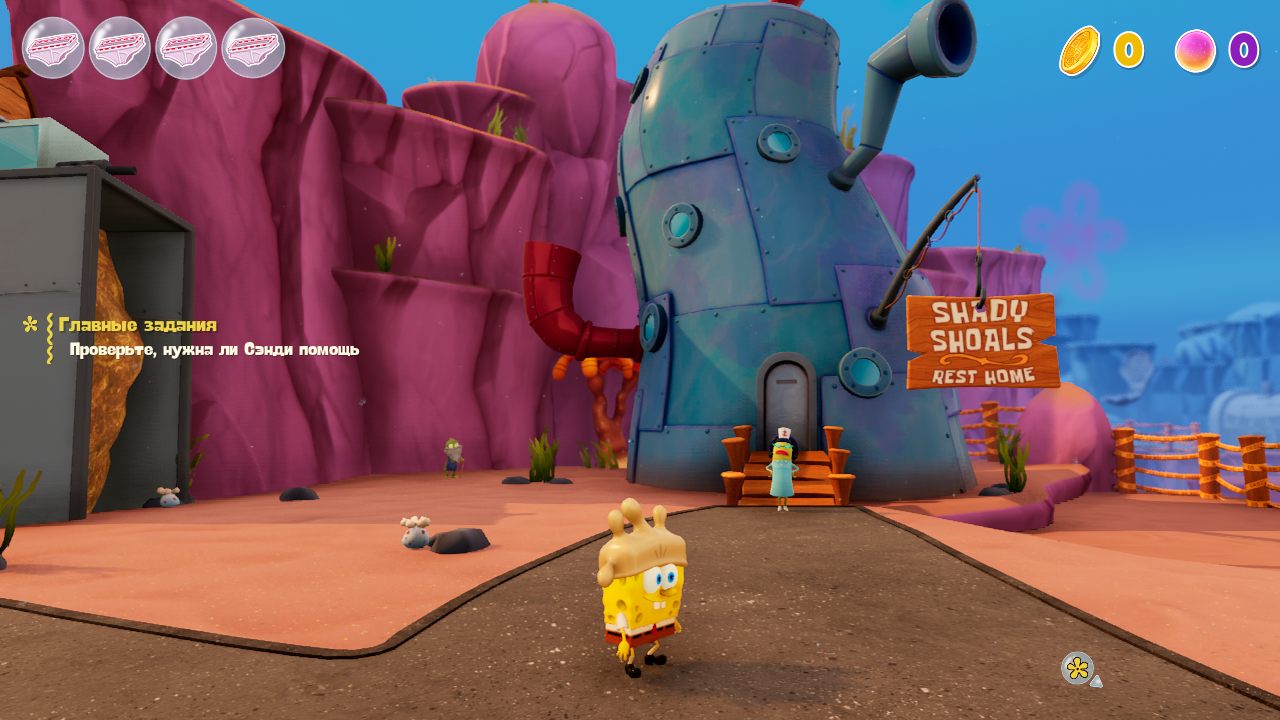Expand the quest entry about helping Сэнди

(213, 349)
